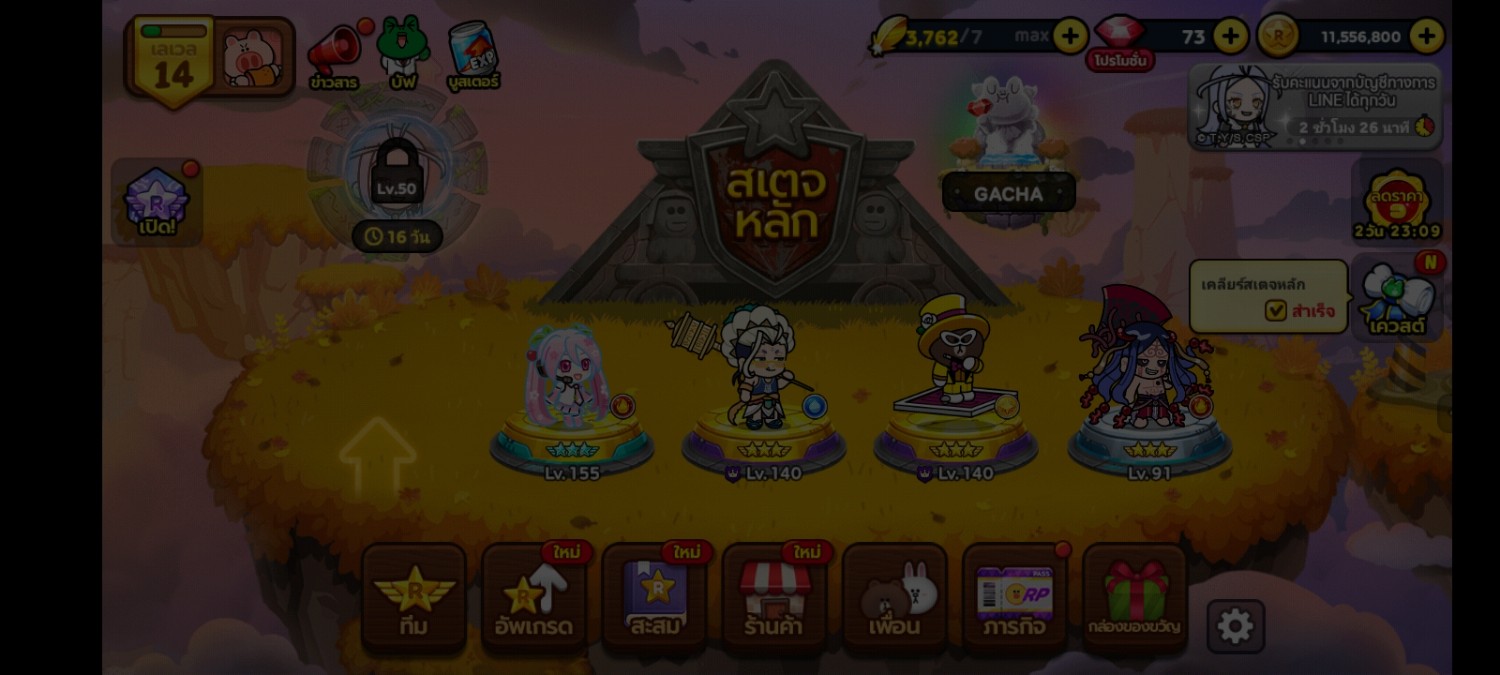Open the ภารกิจ missions pass
The image size is (1500, 675).
click(1015, 599)
